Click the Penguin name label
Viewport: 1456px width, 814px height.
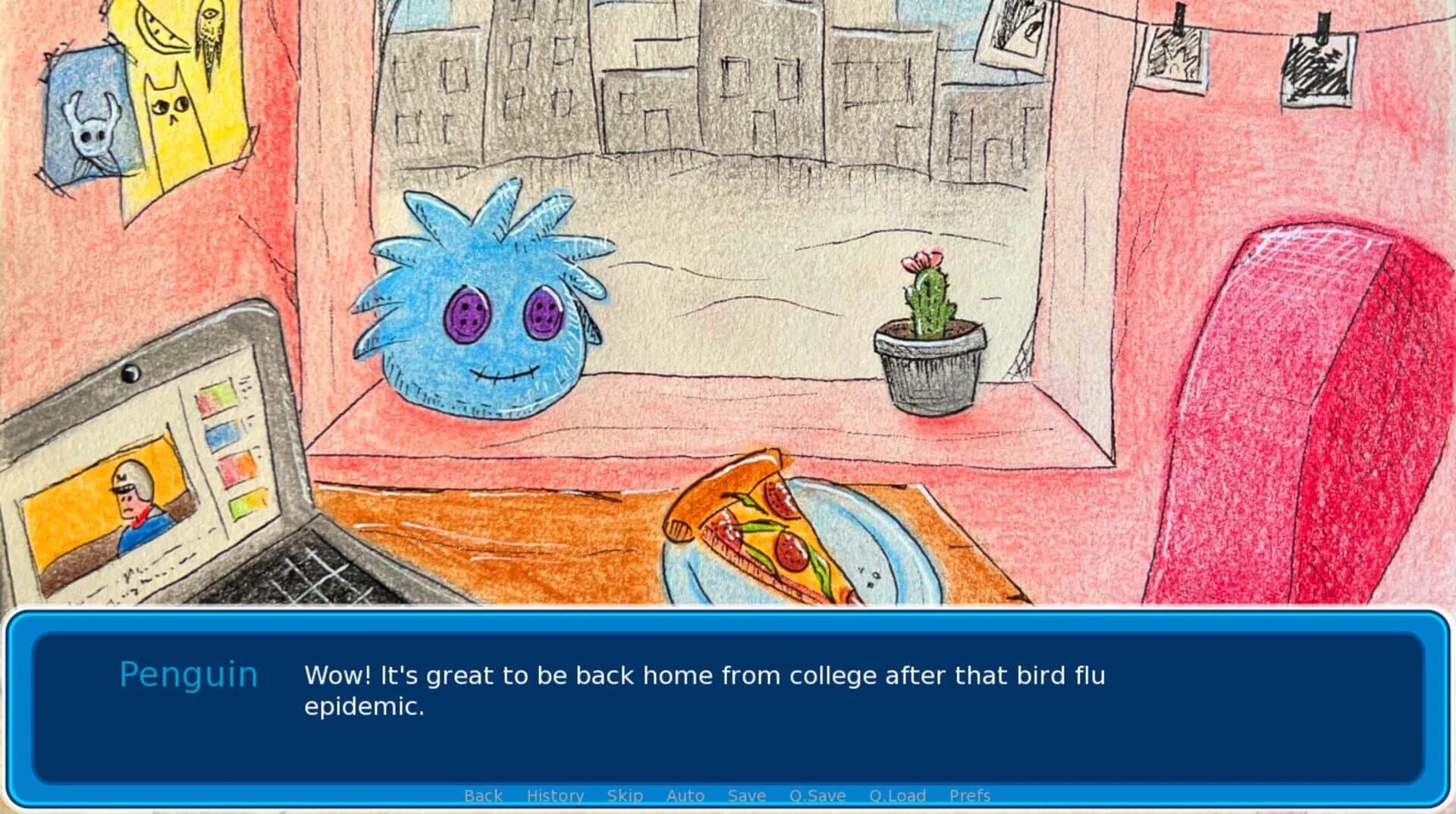coord(189,674)
